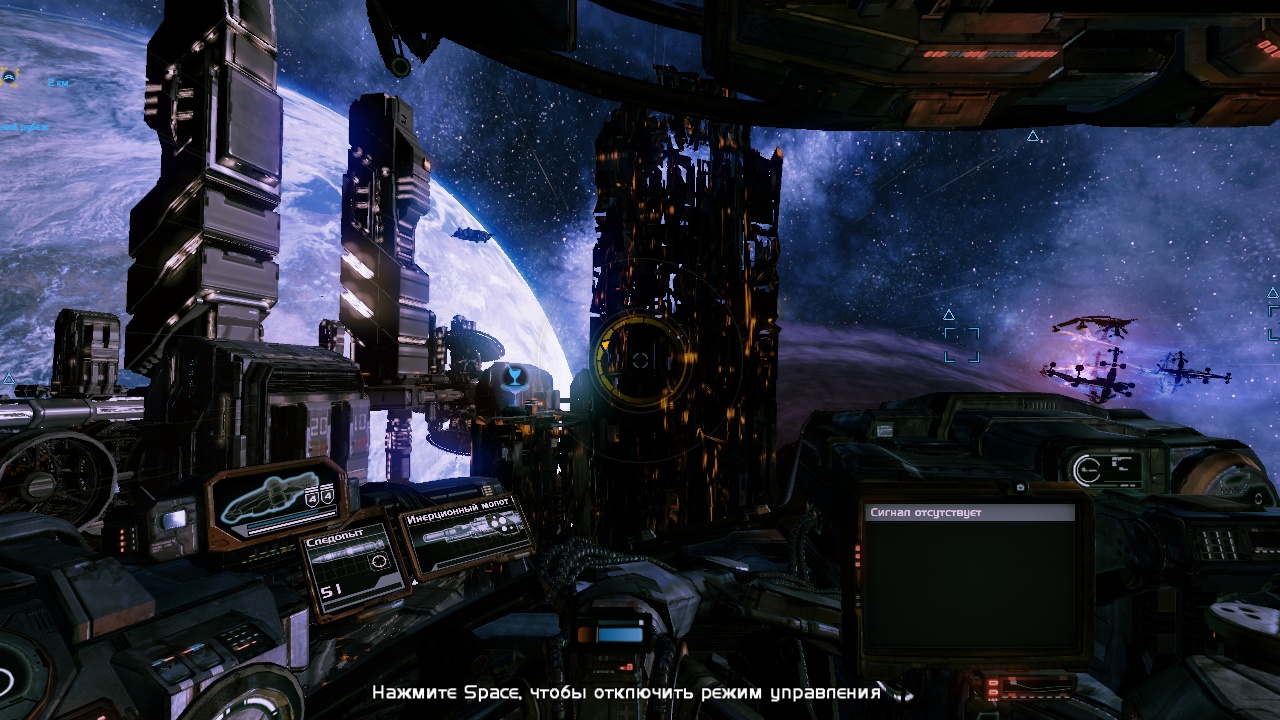This screenshot has height=720, width=1280.
Task: Click the yellow circular aiming reticle
Action: pos(641,360)
